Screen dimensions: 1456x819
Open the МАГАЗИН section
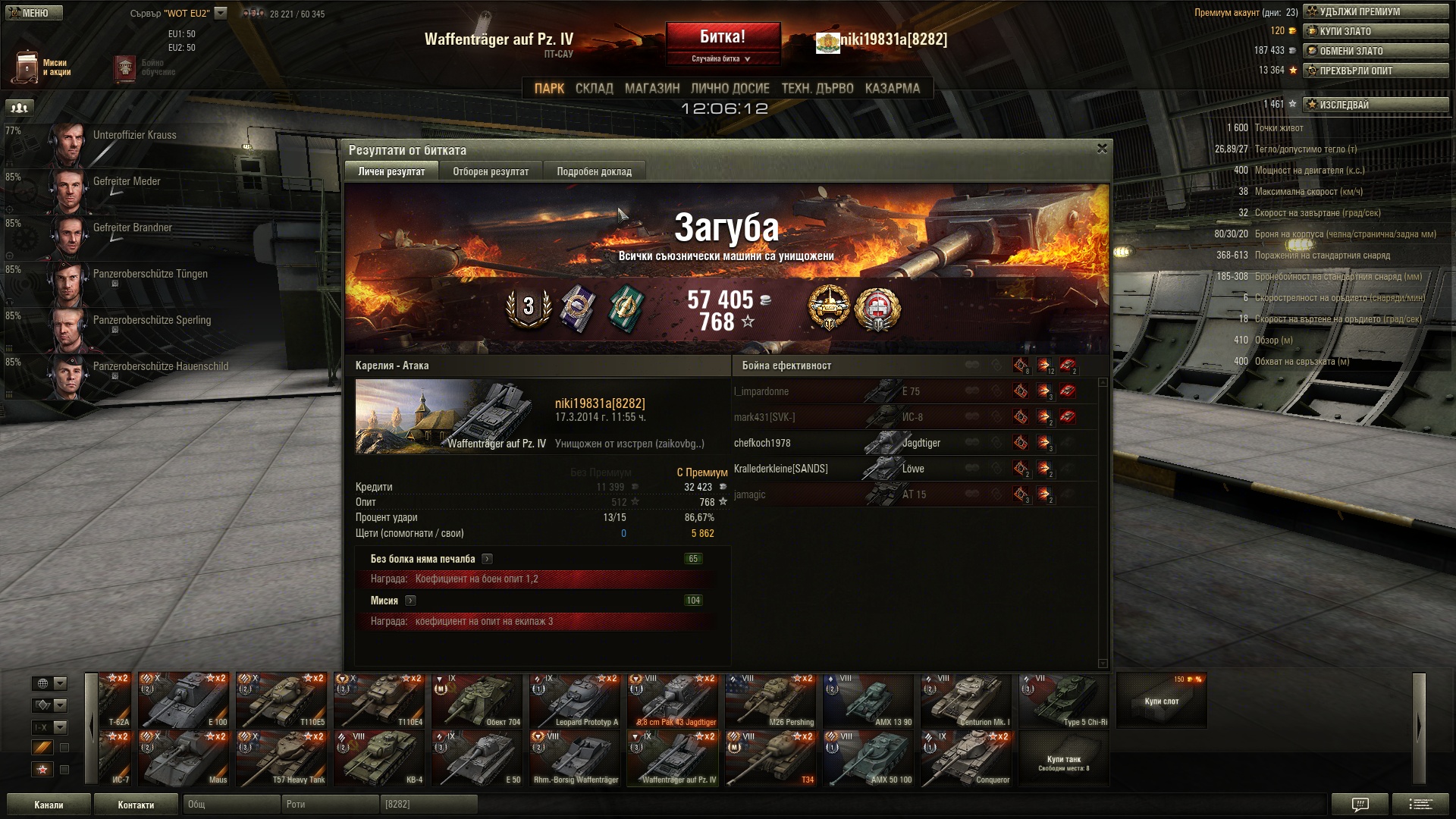(x=652, y=89)
